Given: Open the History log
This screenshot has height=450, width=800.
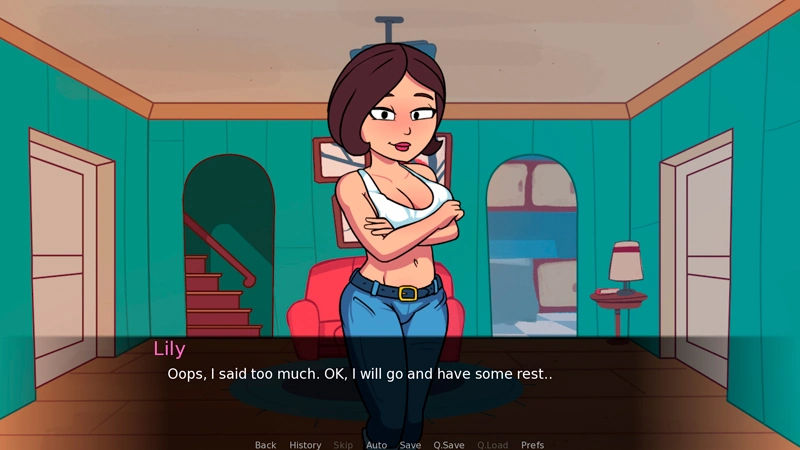Looking at the screenshot, I should pyautogui.click(x=305, y=444).
